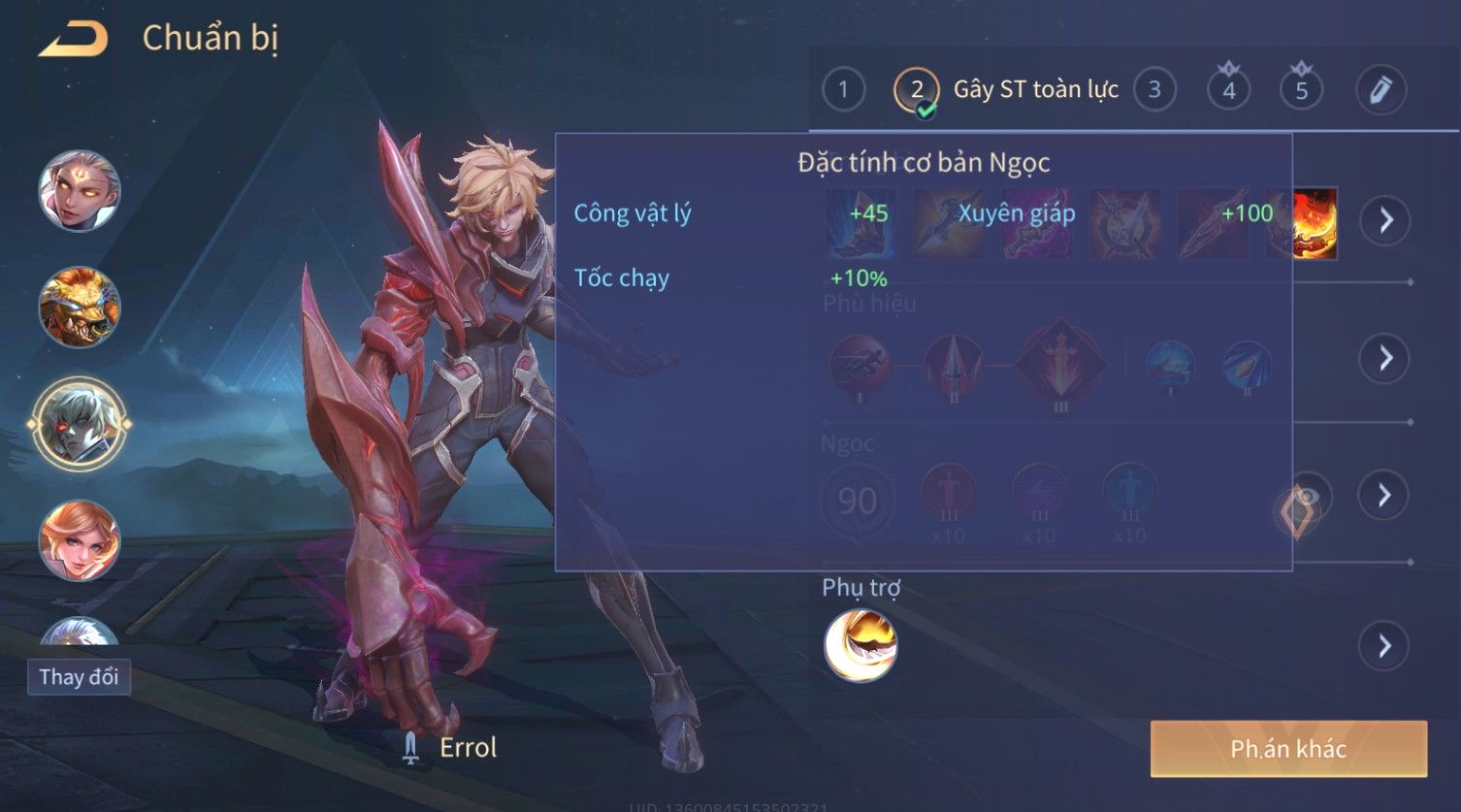
Task: Choose the golden beast hero portrait
Action: pyautogui.click(x=80, y=308)
